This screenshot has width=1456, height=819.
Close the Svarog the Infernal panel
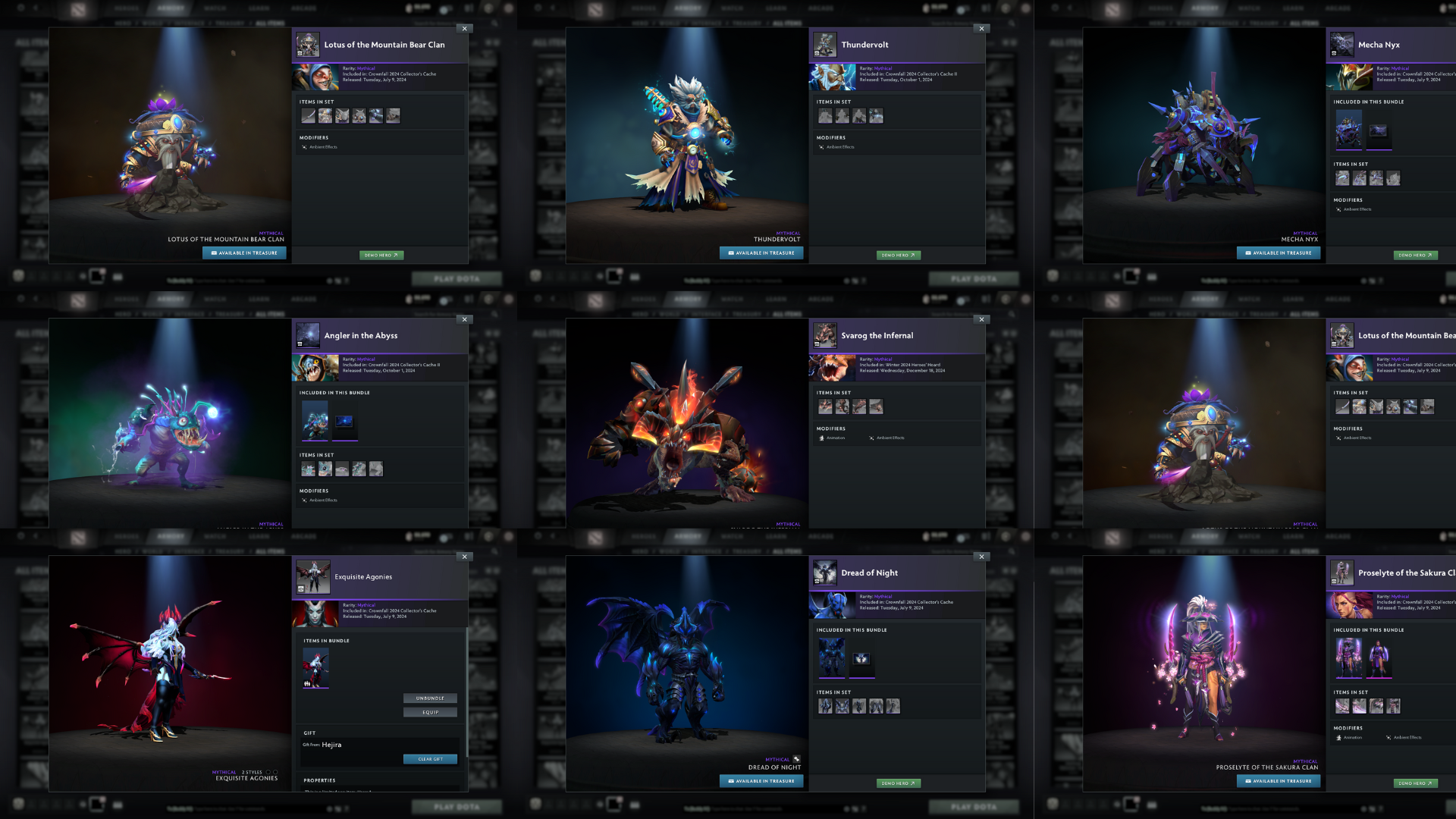click(x=982, y=319)
